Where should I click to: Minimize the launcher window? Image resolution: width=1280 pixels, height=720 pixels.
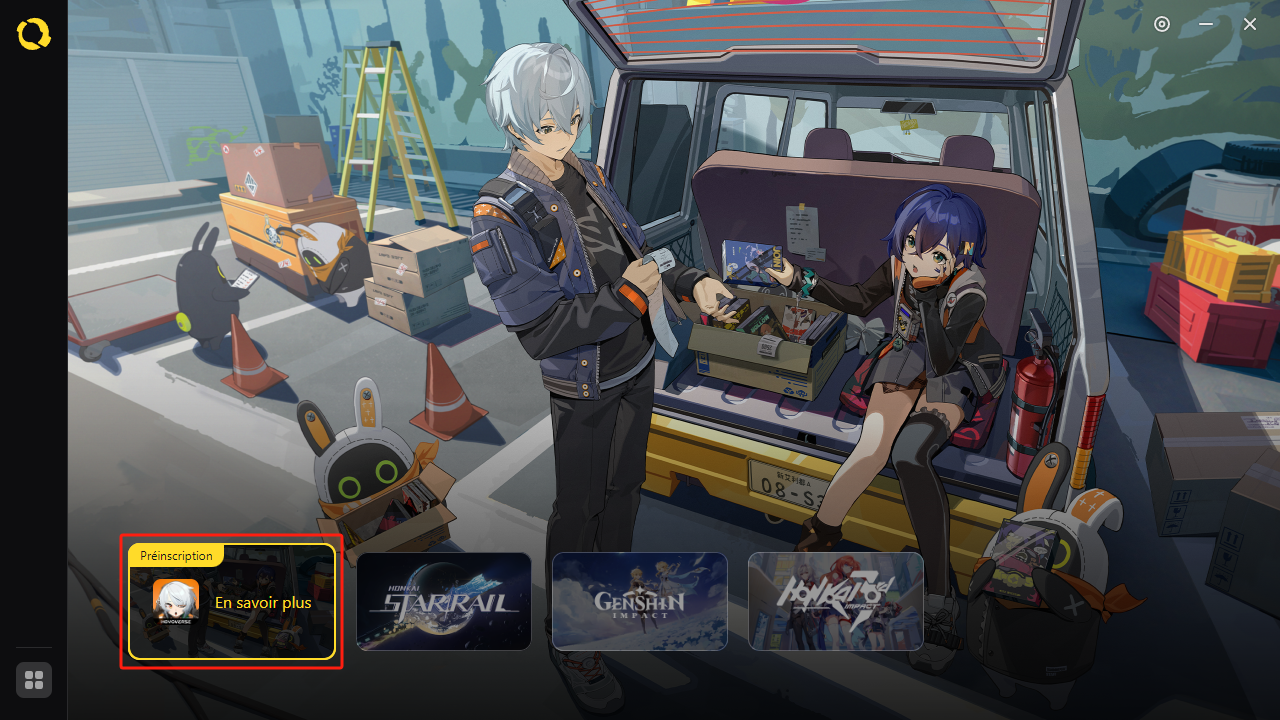(1206, 24)
